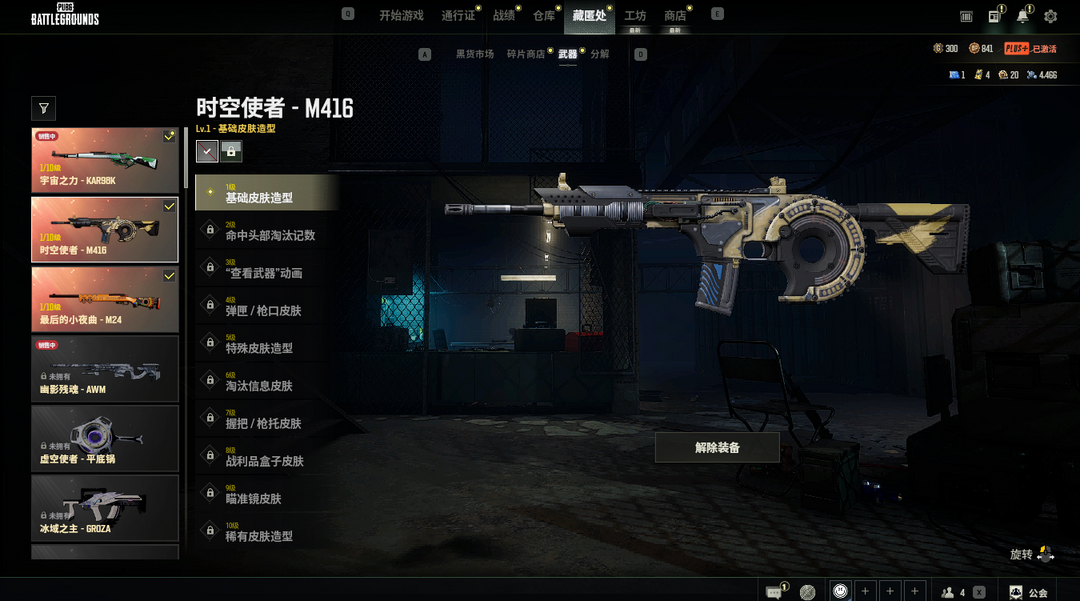The width and height of the screenshot is (1080, 601).
Task: Open the 战绩 career tab
Action: [x=504, y=15]
